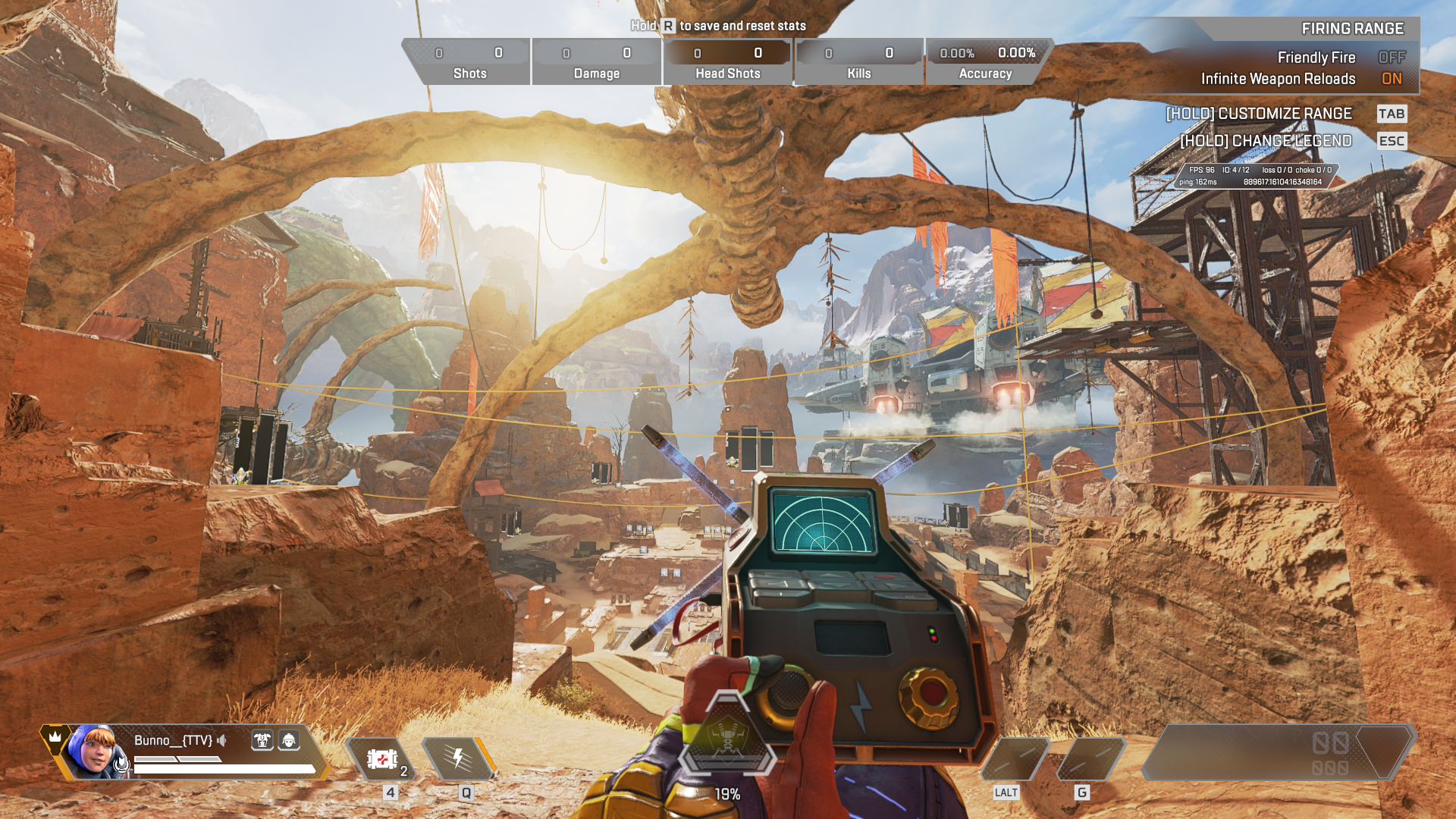Click the speaker icon next to Bunno__{TTV}
The width and height of the screenshot is (1456, 819).
[222, 740]
